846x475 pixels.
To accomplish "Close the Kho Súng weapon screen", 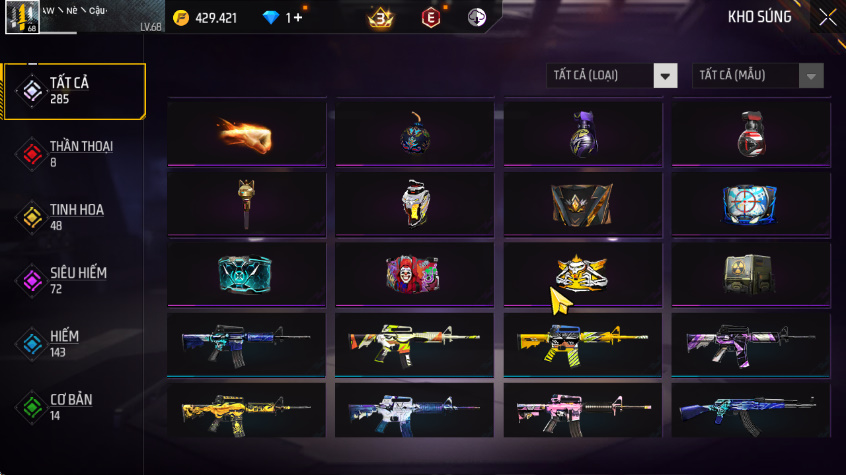I will tap(828, 17).
